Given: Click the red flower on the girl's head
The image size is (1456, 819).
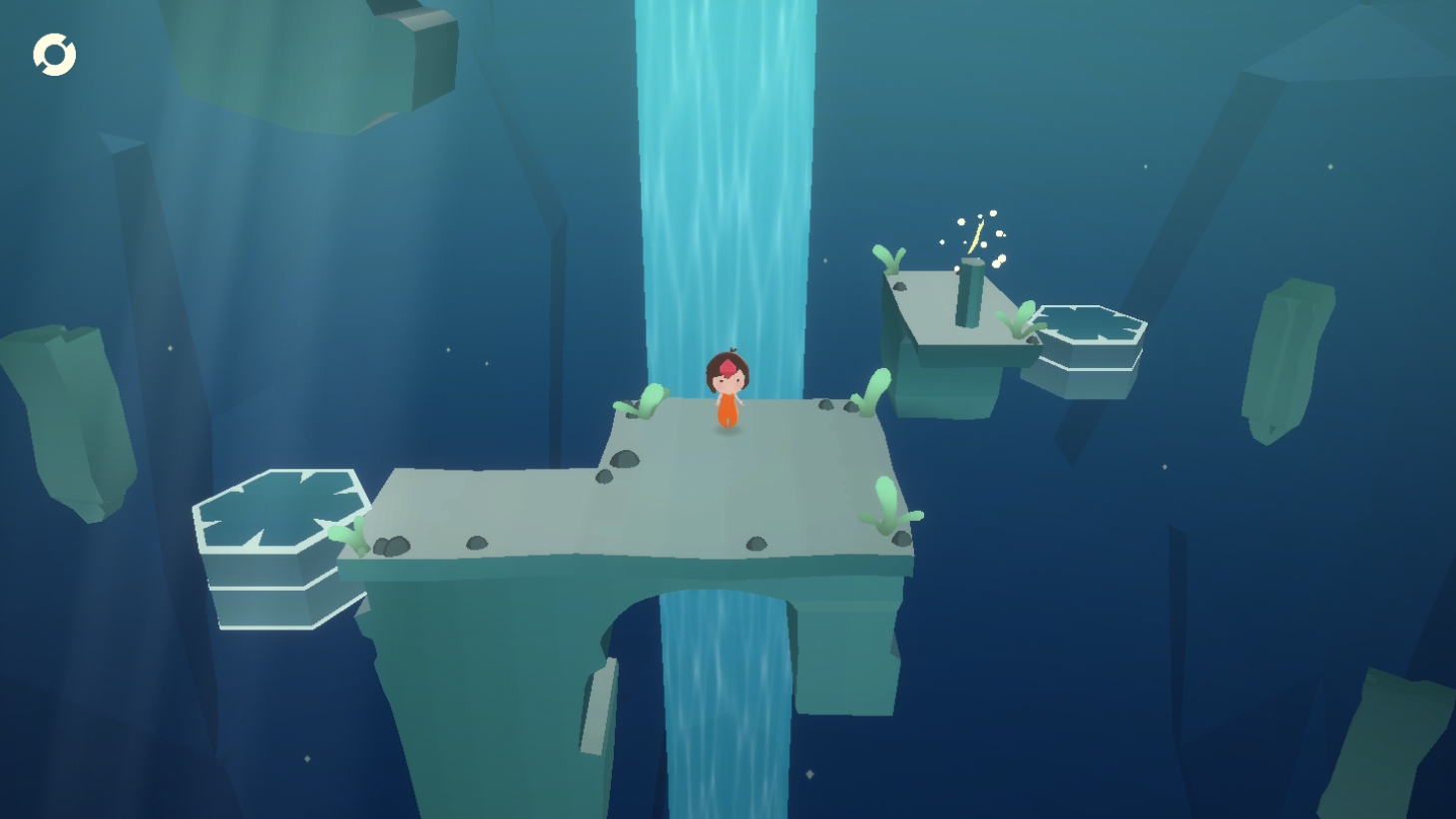Looking at the screenshot, I should point(728,365).
